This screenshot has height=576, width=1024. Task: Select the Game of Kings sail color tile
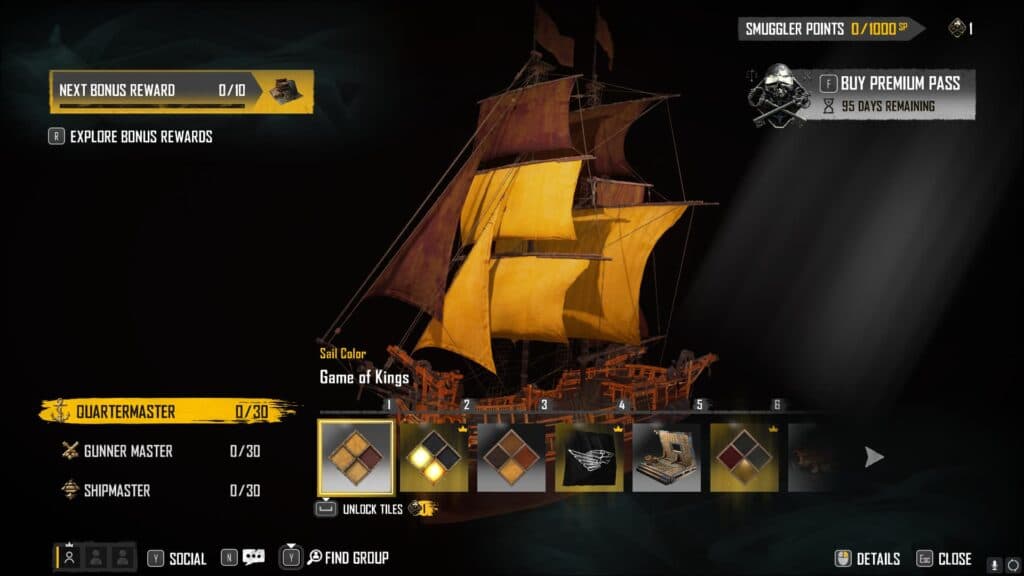point(355,457)
